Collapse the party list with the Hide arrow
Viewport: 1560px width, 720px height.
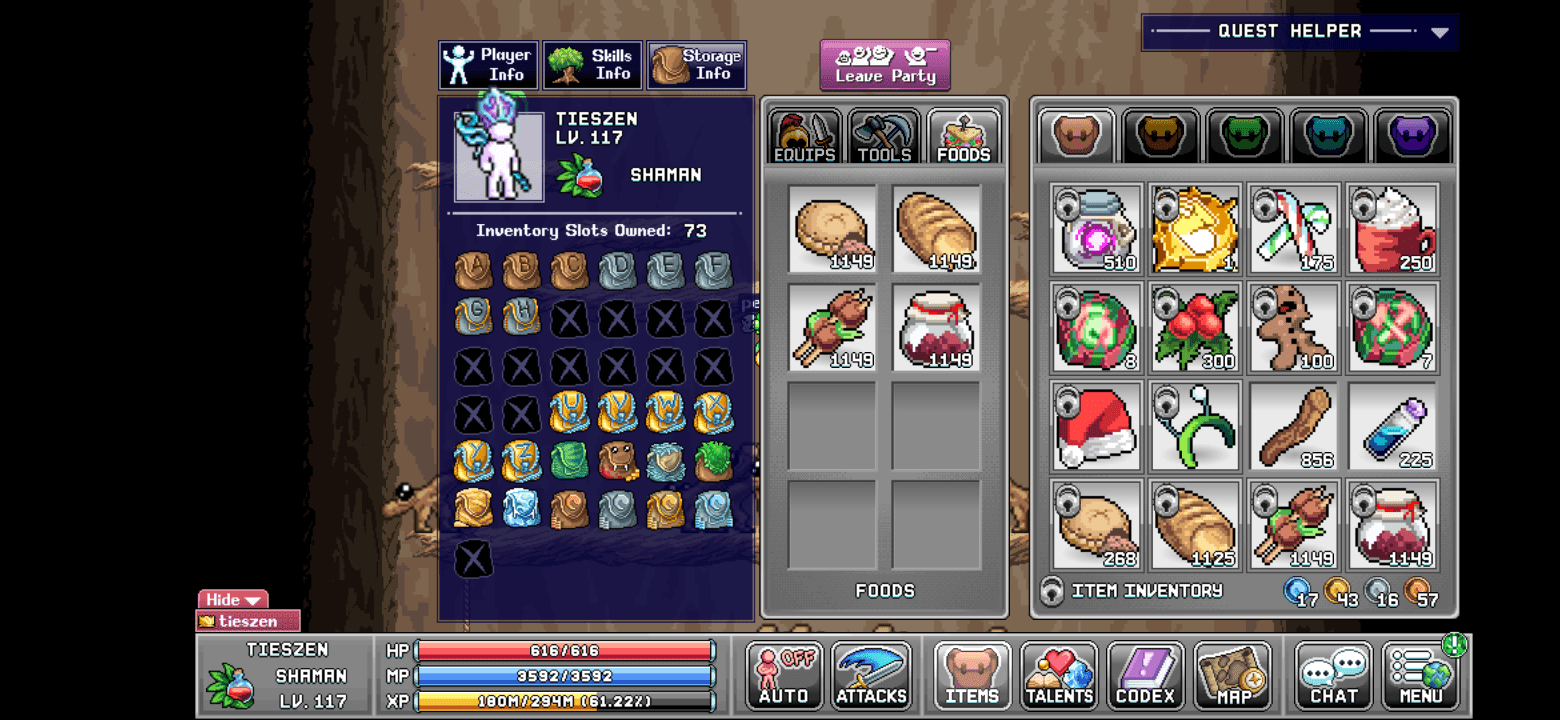coord(232,599)
